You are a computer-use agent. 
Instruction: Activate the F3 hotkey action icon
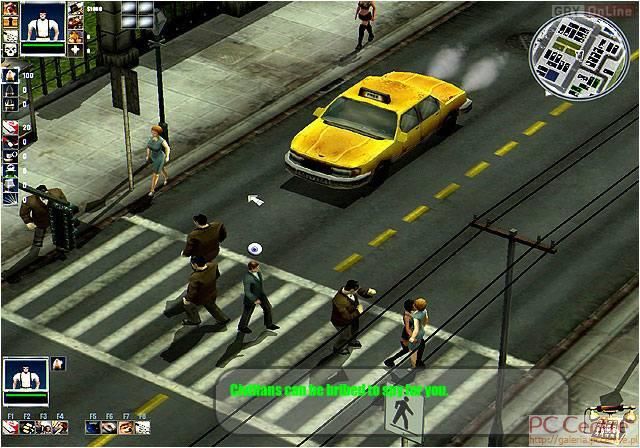coord(44,428)
